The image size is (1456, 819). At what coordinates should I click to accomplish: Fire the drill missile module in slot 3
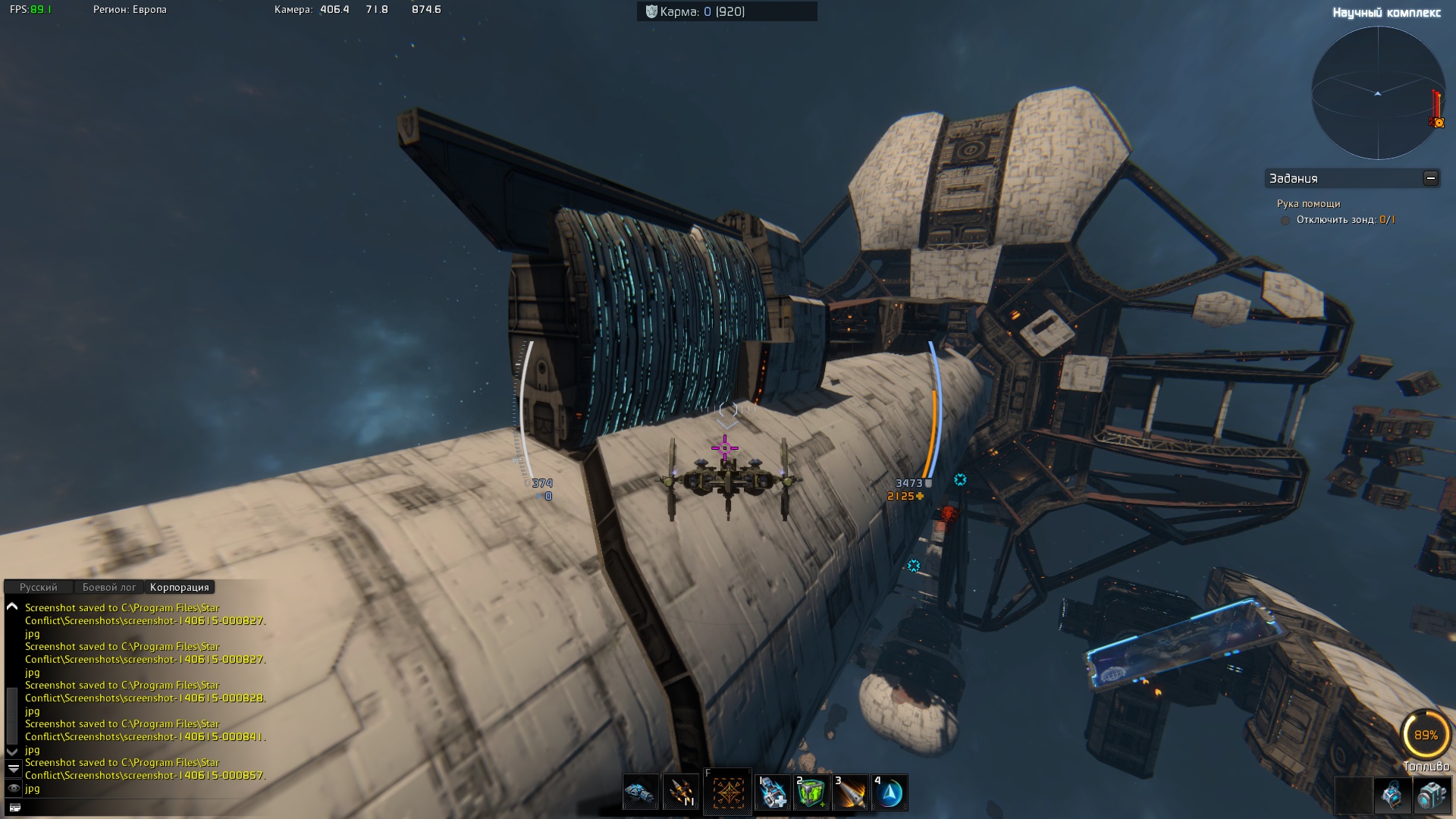click(850, 792)
